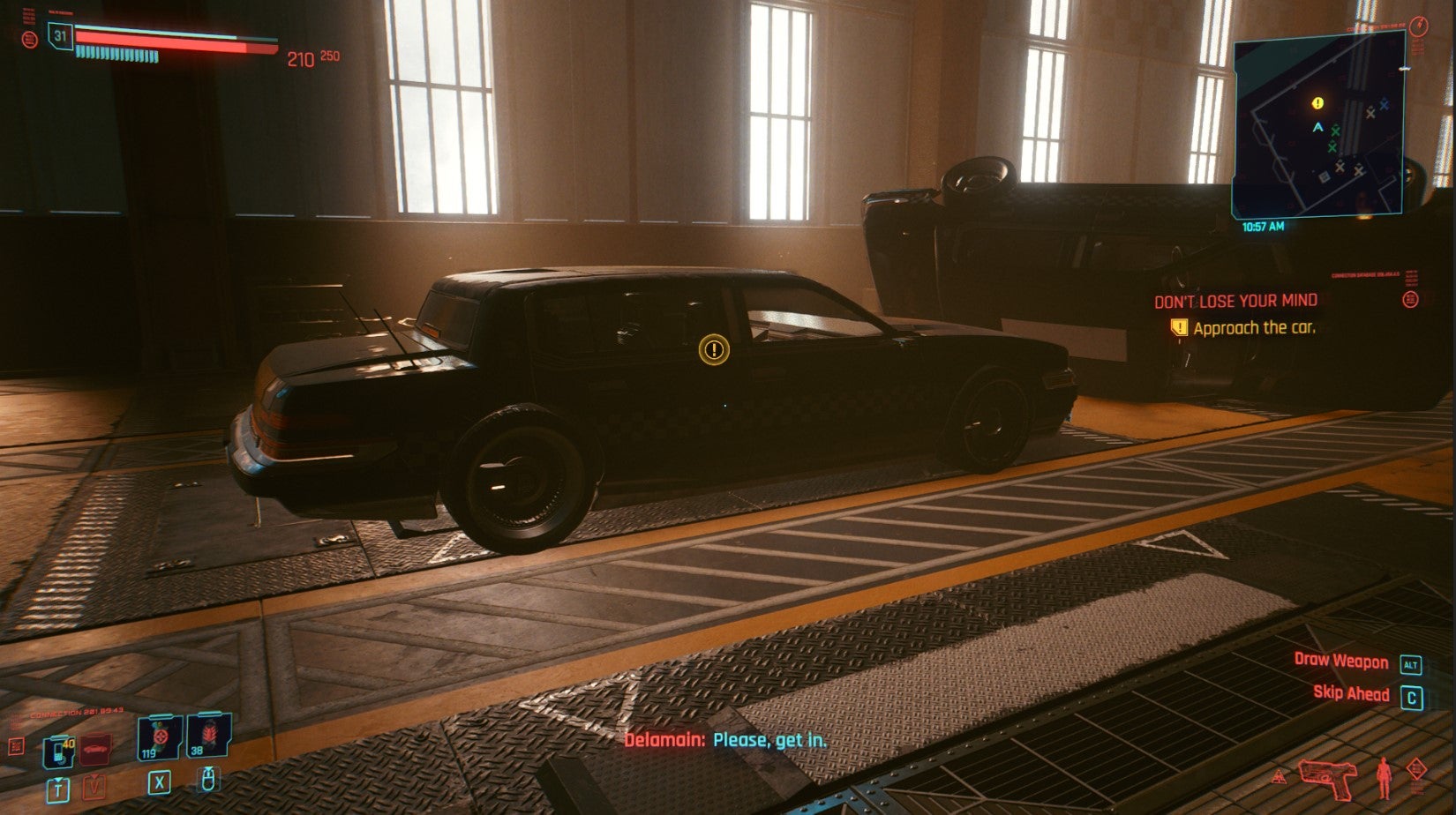Screen dimensions: 1456x815
Task: Select the yellow quest marker on the minimap
Action: point(1317,103)
